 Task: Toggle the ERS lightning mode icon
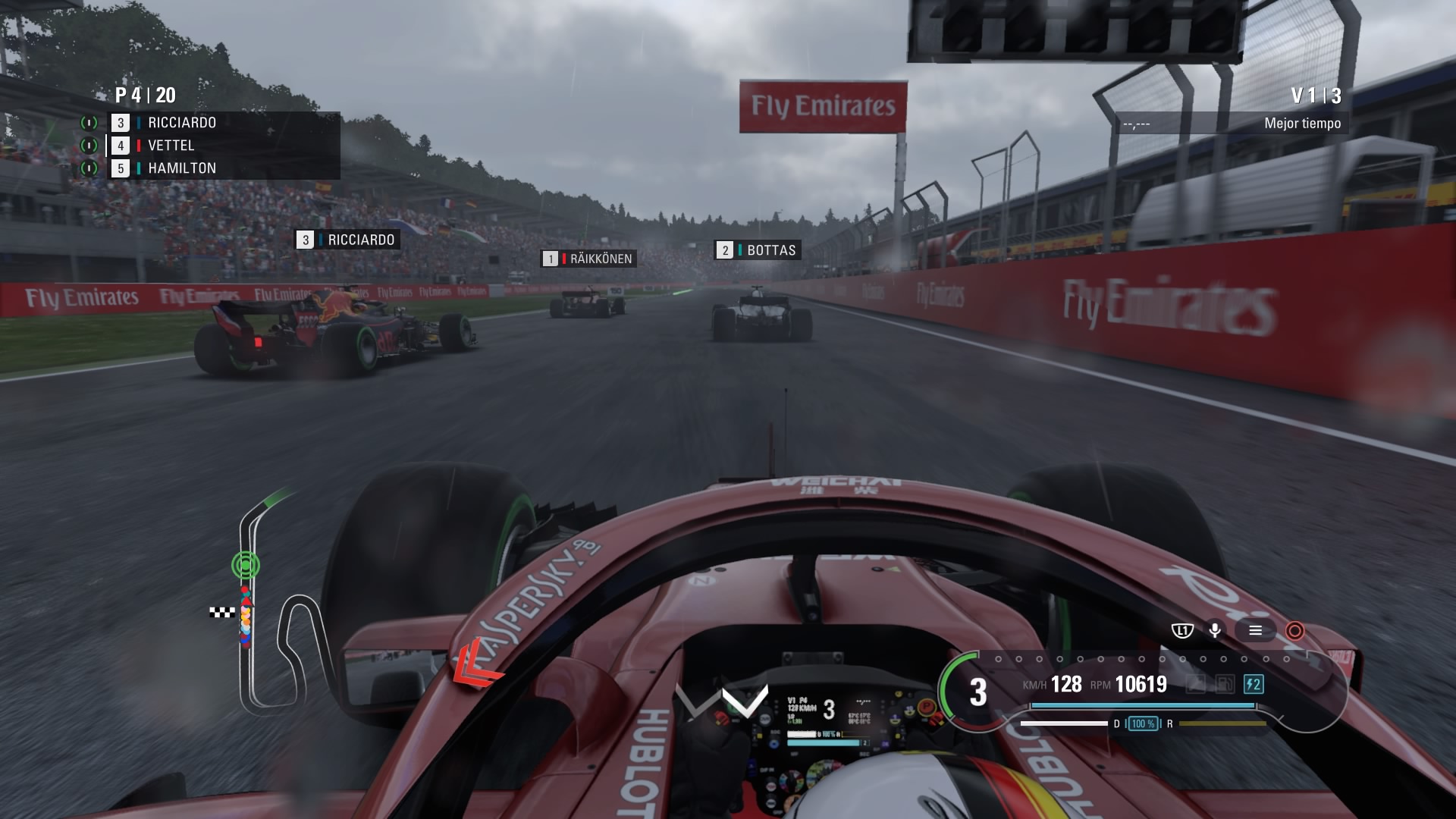click(1253, 685)
